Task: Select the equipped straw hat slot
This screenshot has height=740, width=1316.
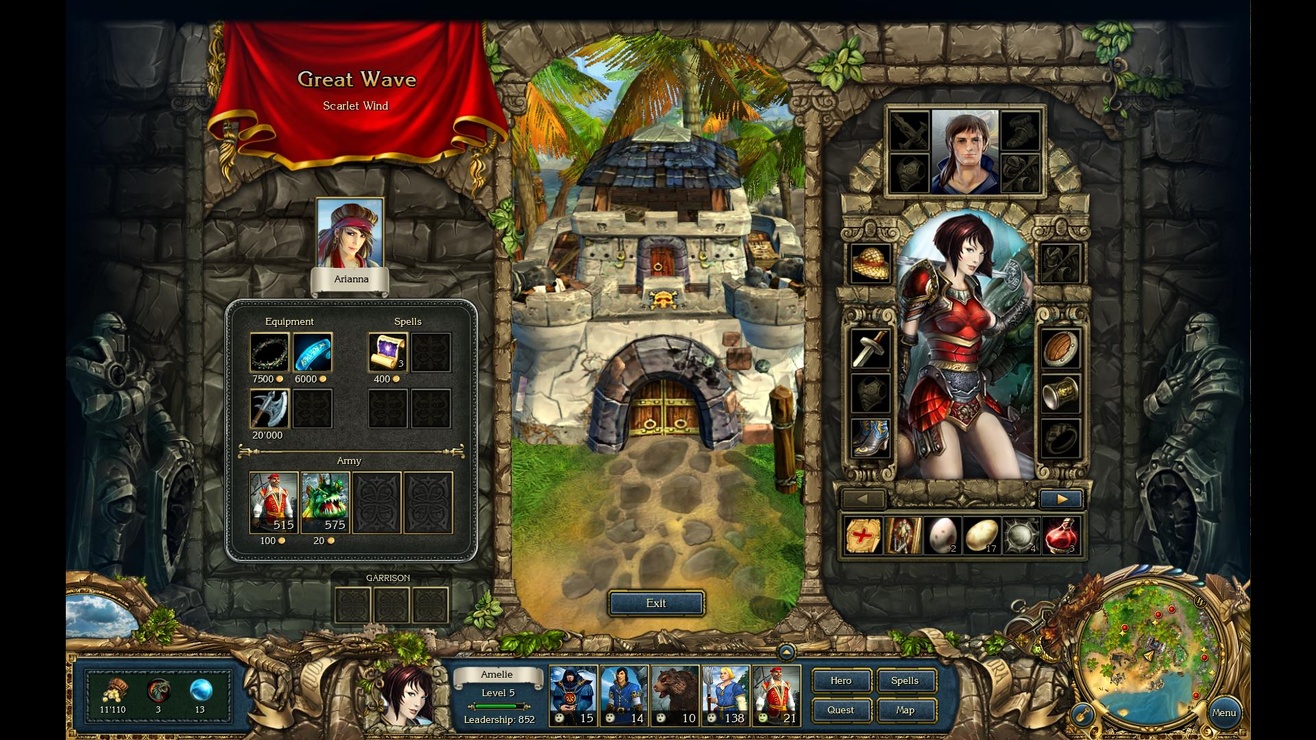Action: point(870,263)
